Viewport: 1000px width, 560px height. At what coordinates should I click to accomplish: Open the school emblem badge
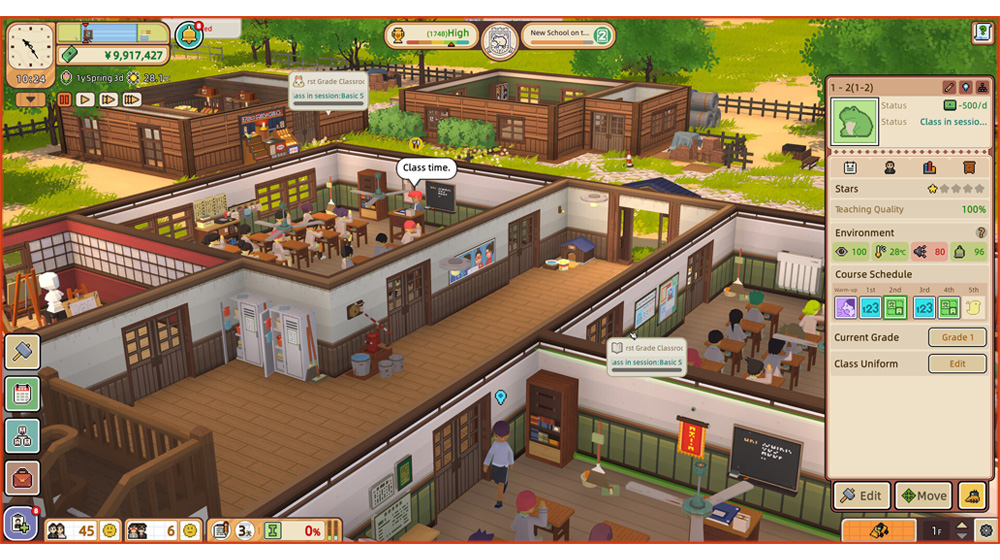coord(499,41)
